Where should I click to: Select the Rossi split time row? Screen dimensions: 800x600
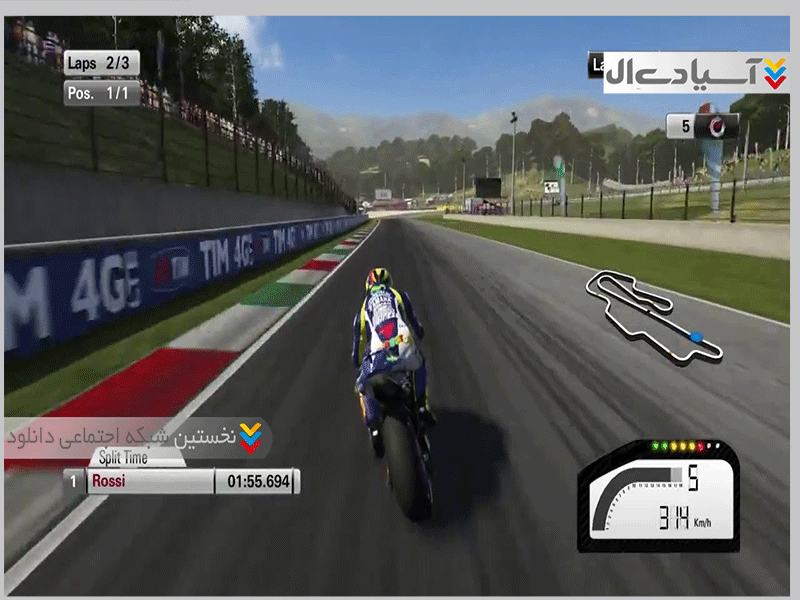(x=182, y=482)
